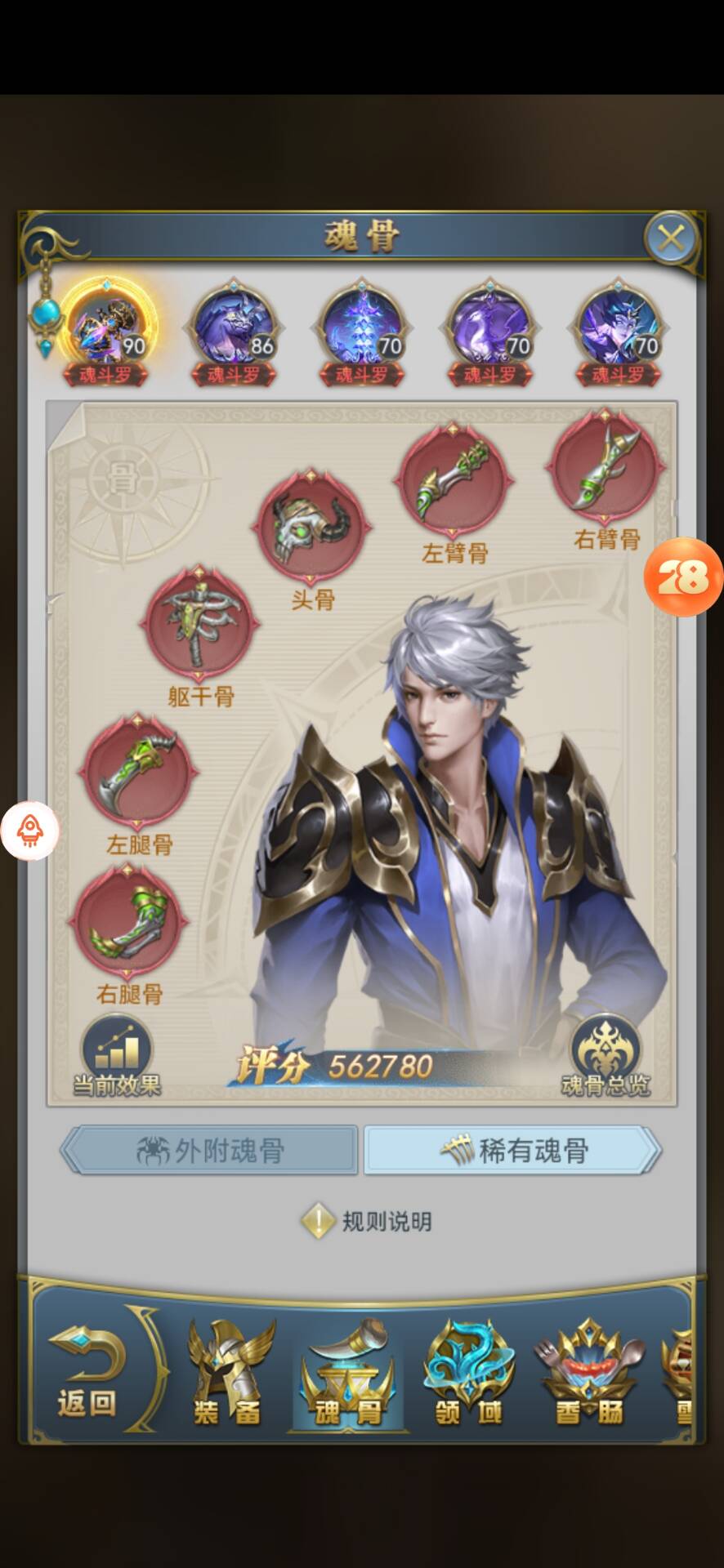724x1568 pixels.
Task: Select the 左腿骨 slot
Action: coord(137,773)
